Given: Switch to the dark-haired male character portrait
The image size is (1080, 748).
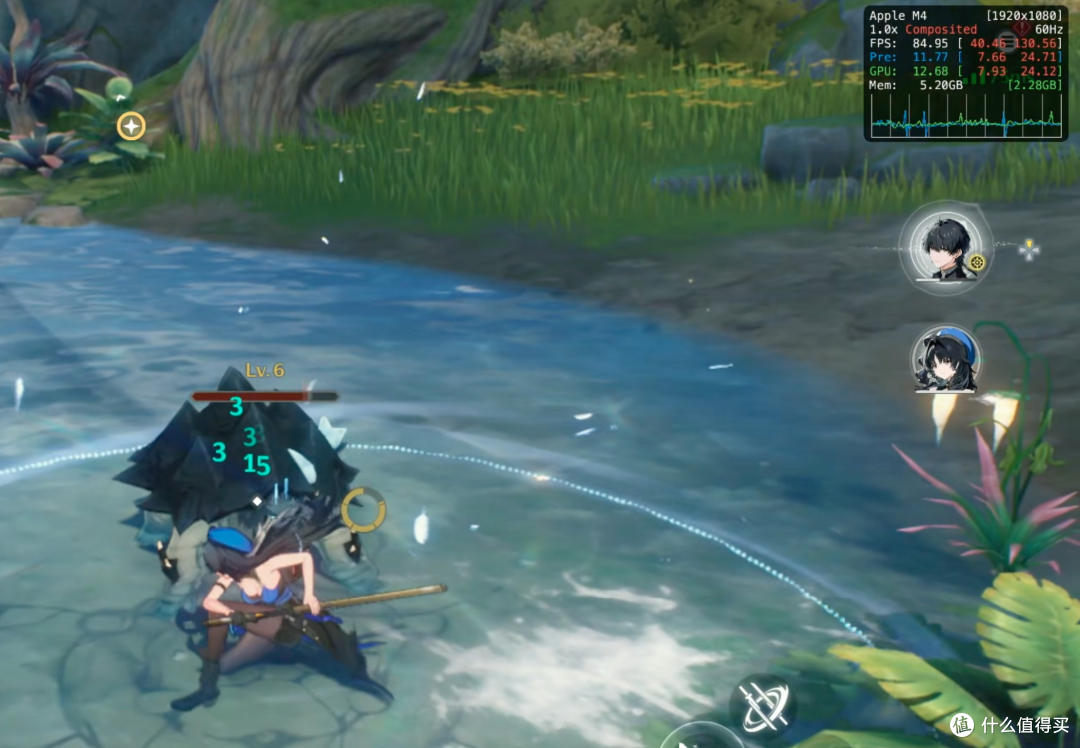Looking at the screenshot, I should pyautogui.click(x=945, y=248).
